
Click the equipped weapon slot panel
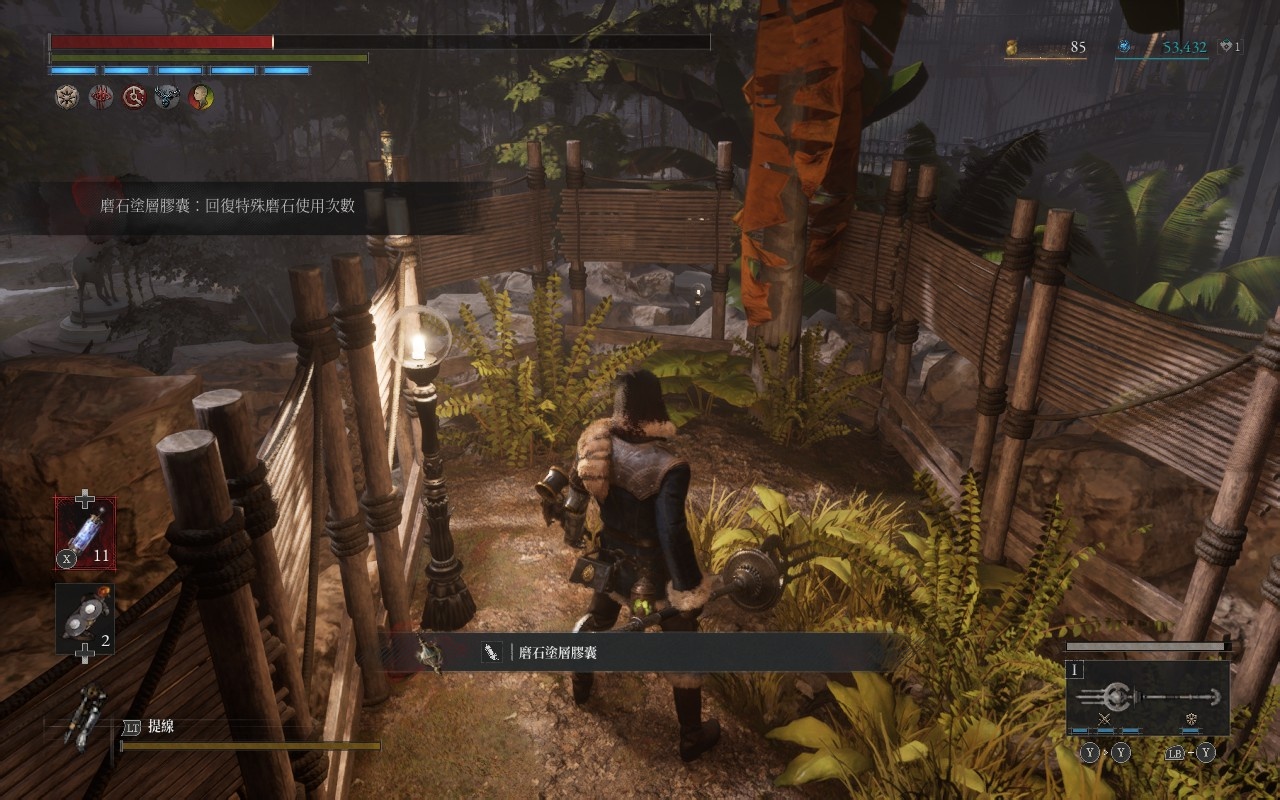click(x=1149, y=697)
